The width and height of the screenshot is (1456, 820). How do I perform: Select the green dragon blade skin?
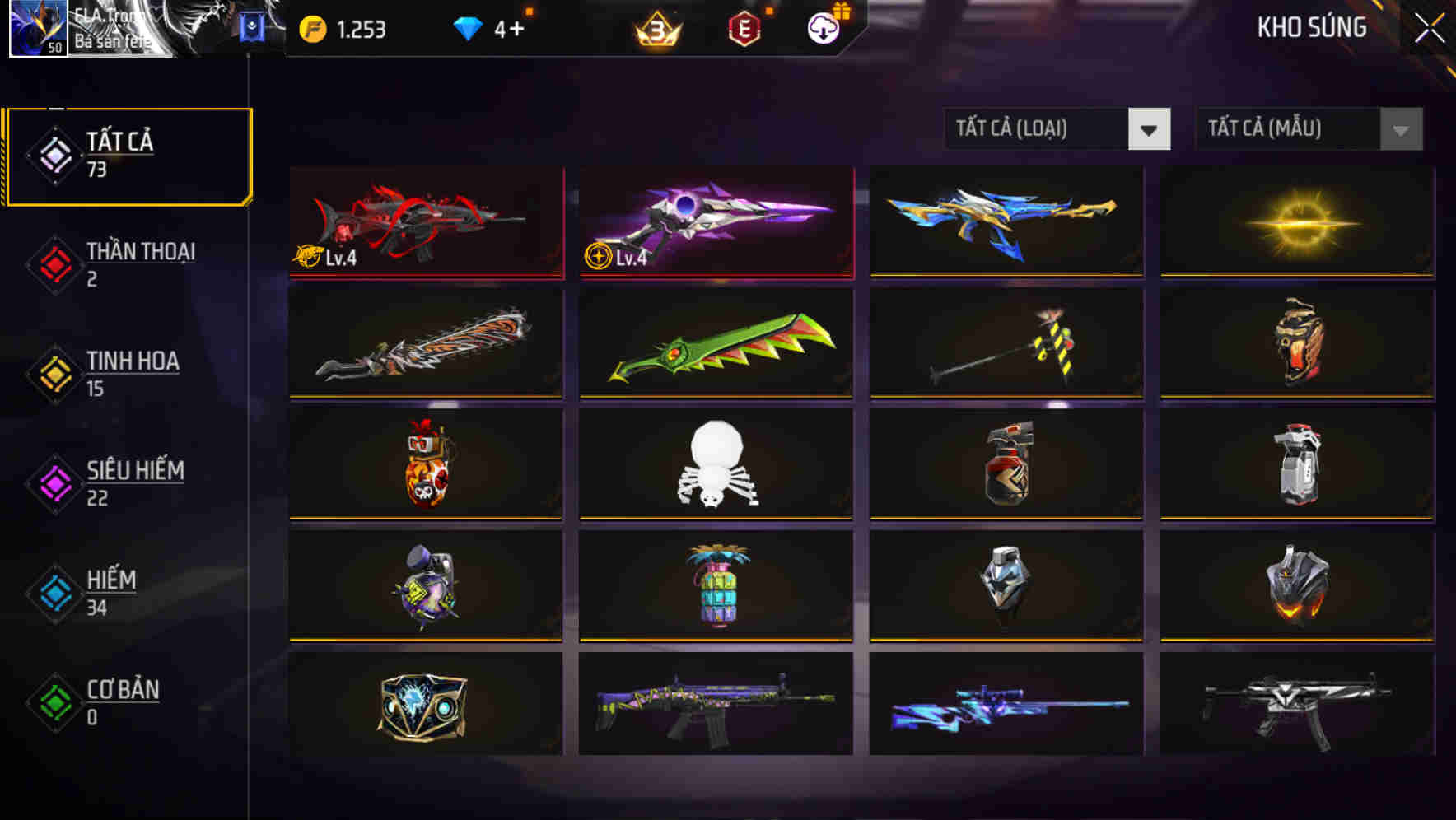point(716,344)
